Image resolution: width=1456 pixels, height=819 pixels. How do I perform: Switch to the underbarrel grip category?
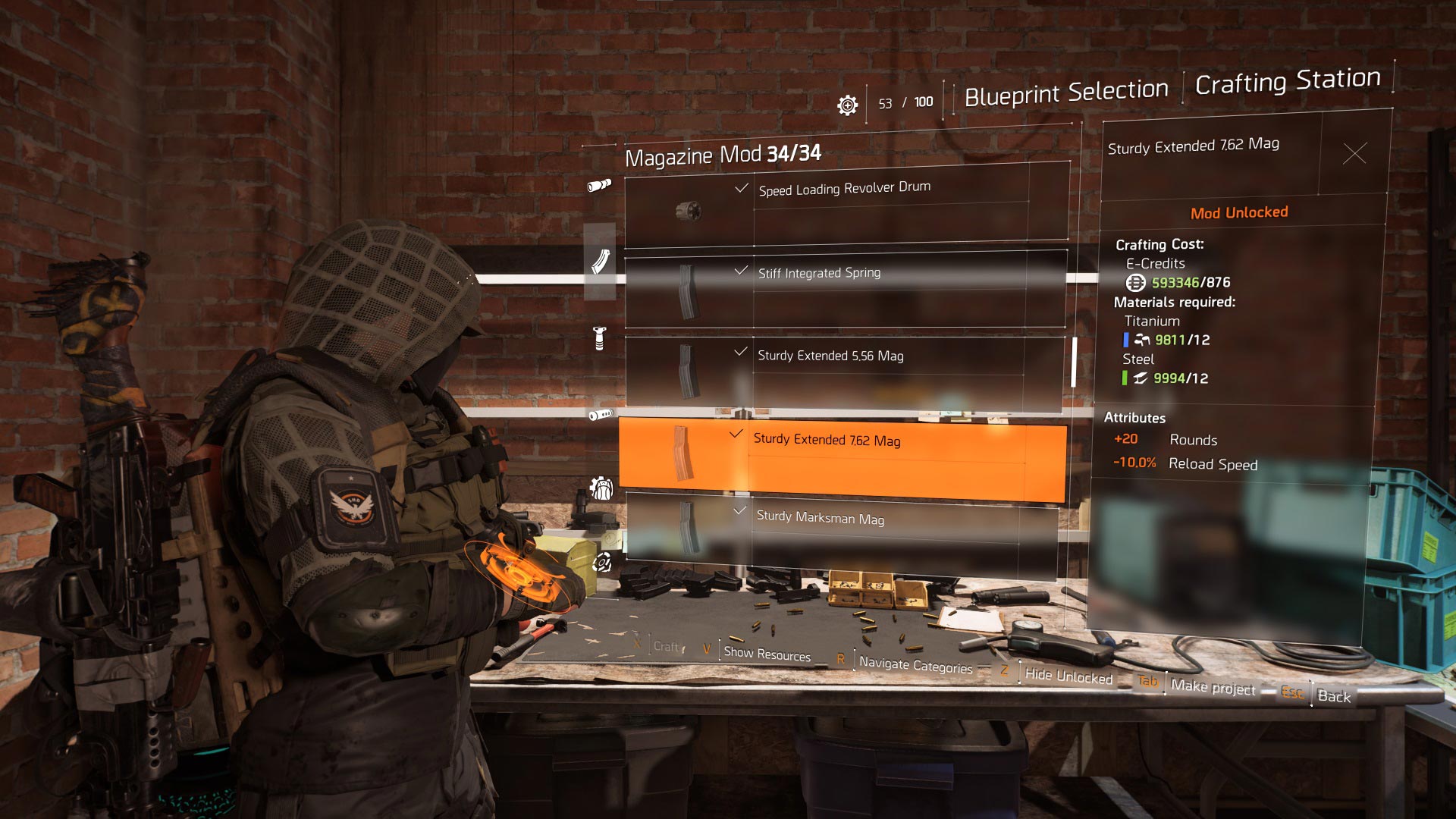[x=599, y=338]
